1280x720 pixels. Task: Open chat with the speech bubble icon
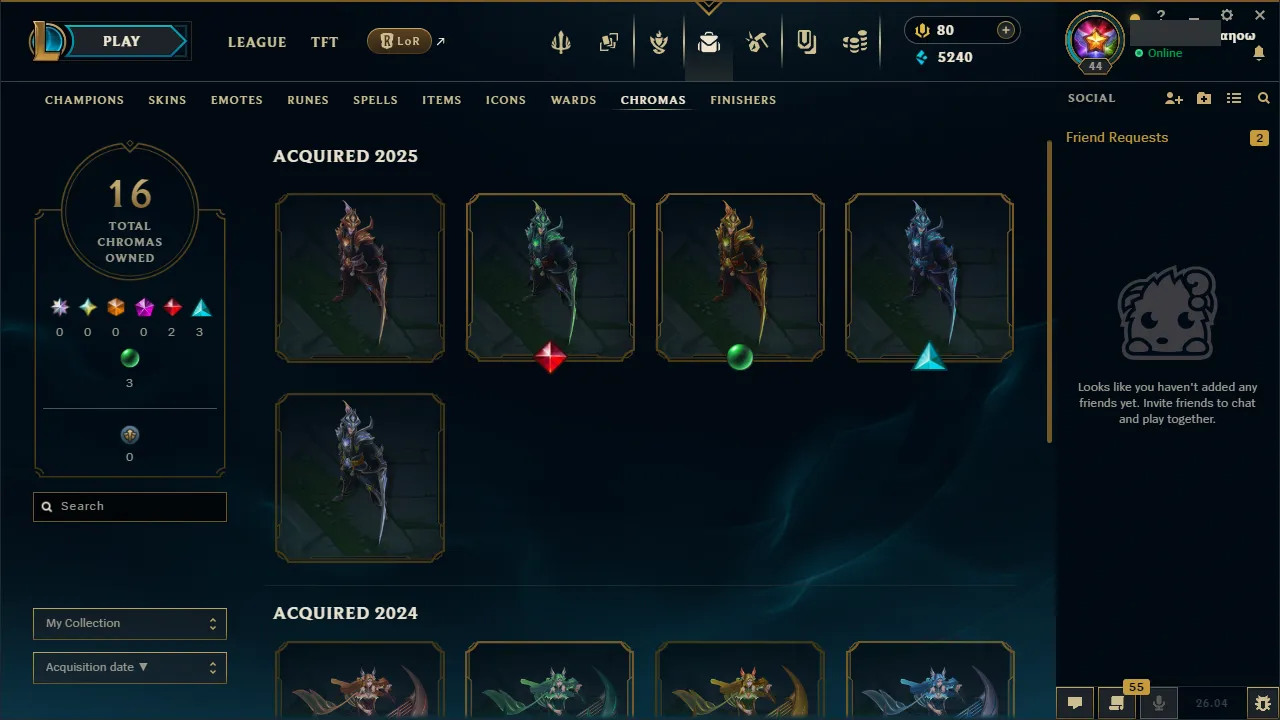[x=1074, y=703]
